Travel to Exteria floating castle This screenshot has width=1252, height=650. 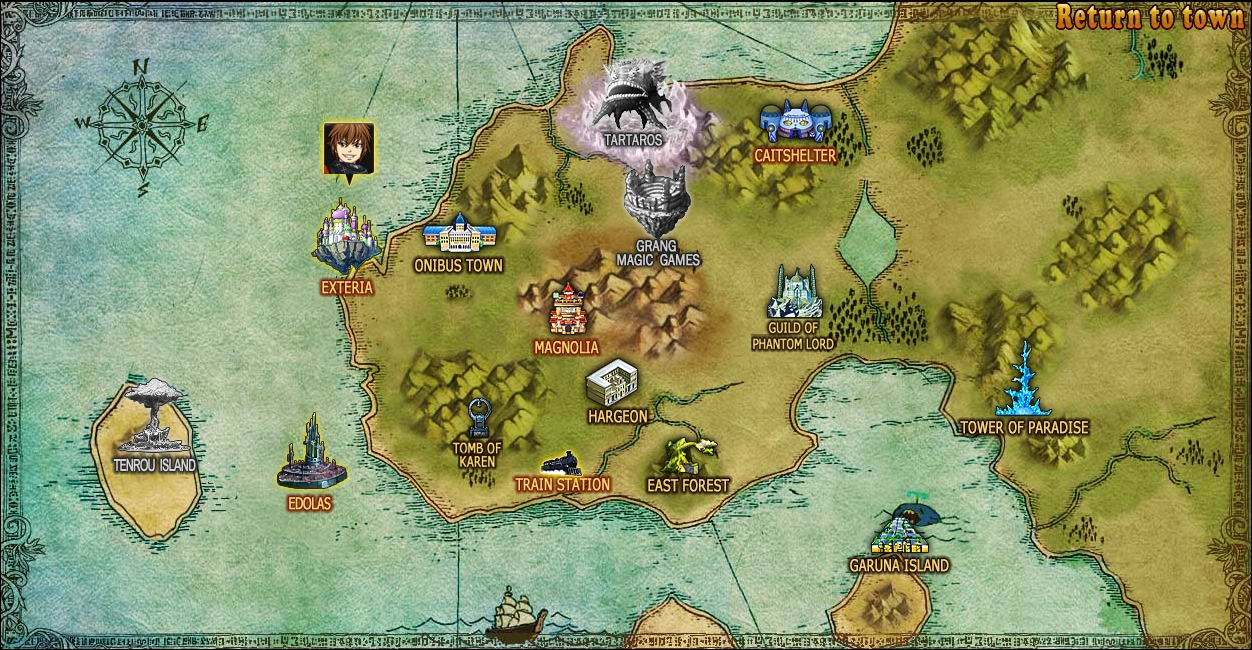pyautogui.click(x=346, y=240)
